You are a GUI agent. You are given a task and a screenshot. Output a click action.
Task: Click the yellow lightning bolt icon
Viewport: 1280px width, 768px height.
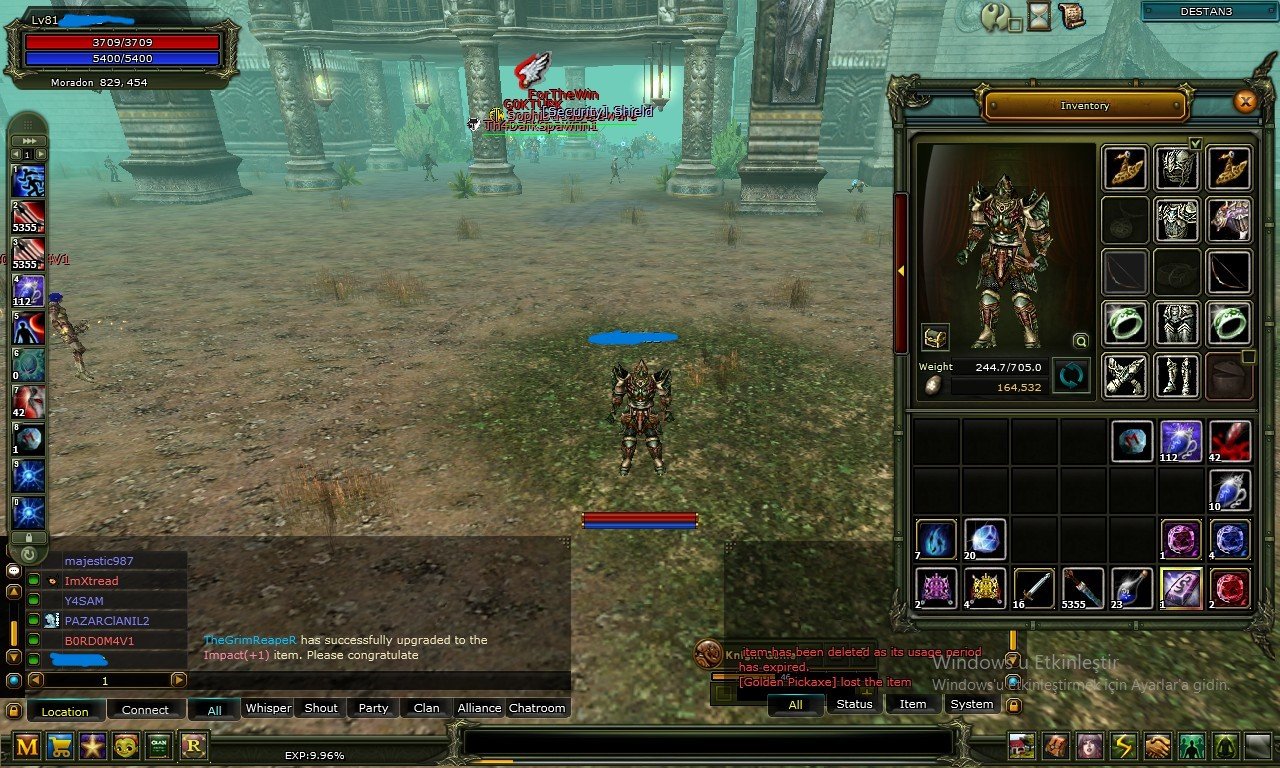click(1124, 746)
